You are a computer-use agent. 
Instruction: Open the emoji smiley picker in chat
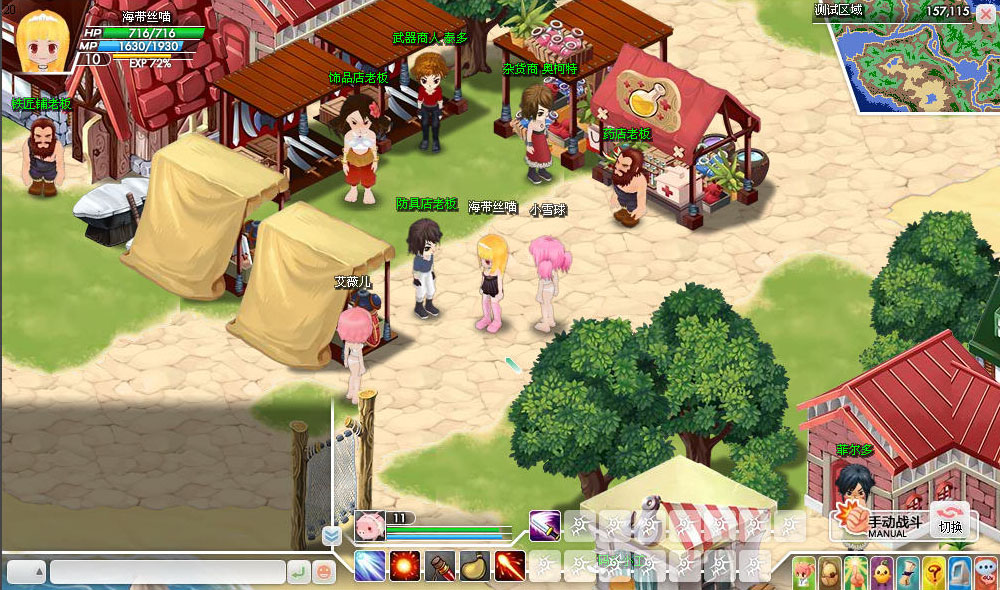(324, 572)
